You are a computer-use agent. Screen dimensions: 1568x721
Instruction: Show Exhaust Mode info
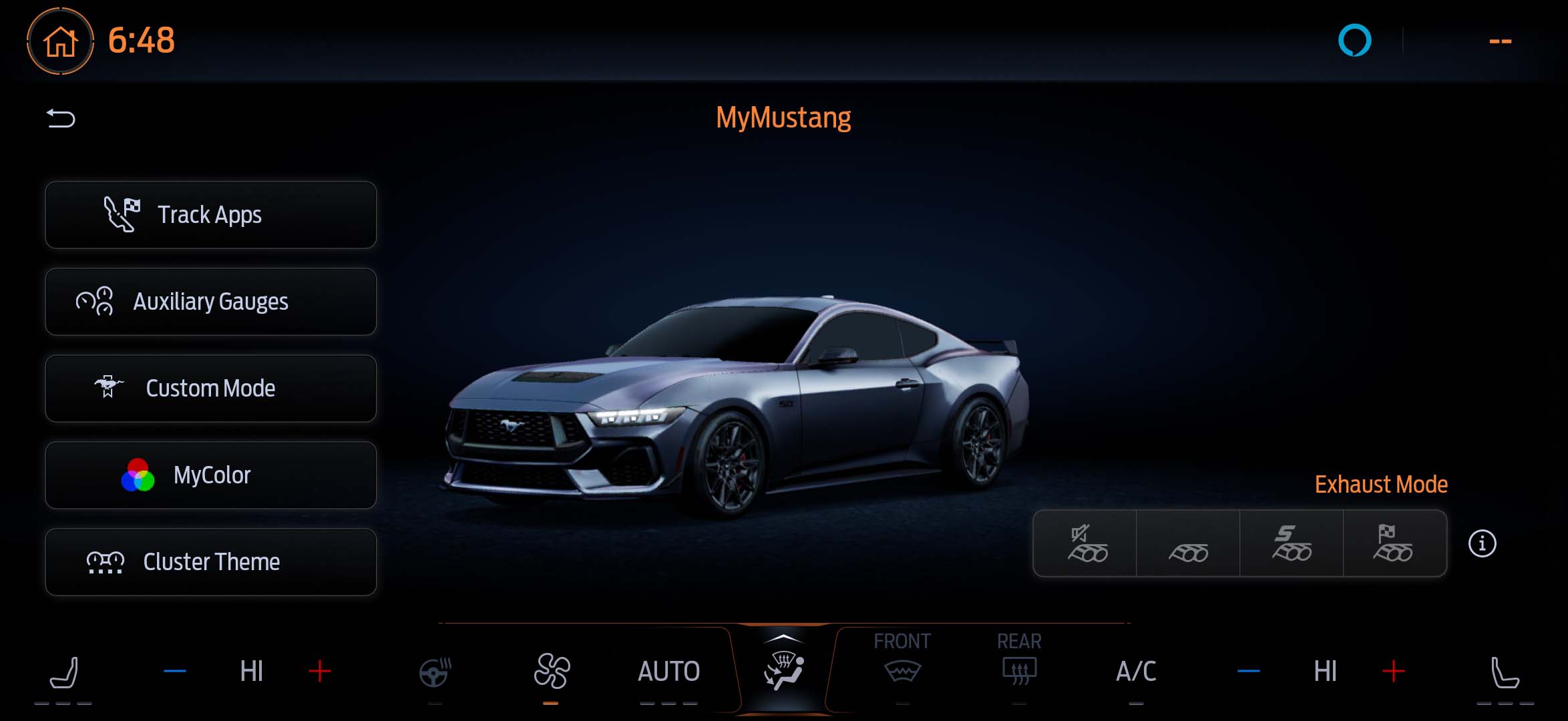(x=1482, y=543)
